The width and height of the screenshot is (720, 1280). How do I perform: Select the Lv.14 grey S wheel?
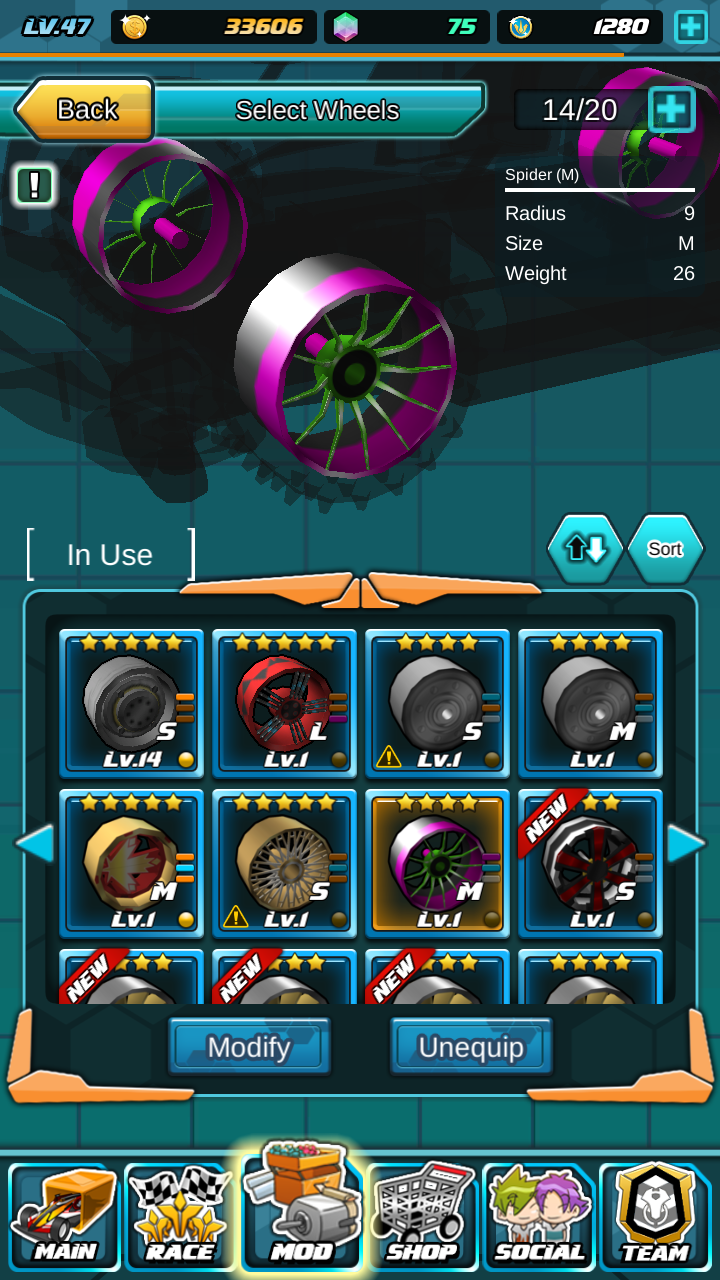pos(131,703)
